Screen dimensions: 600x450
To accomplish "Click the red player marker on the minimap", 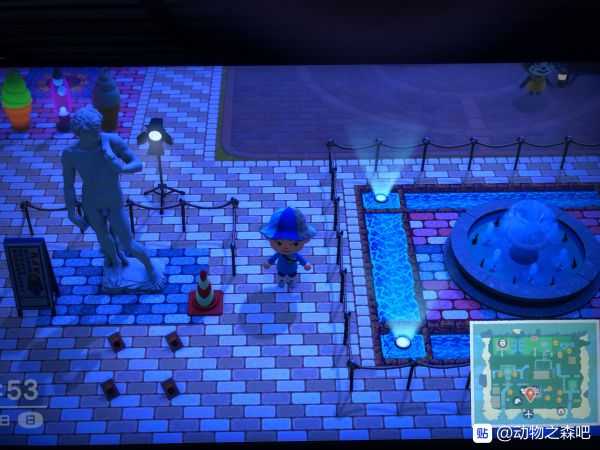I will [530, 393].
